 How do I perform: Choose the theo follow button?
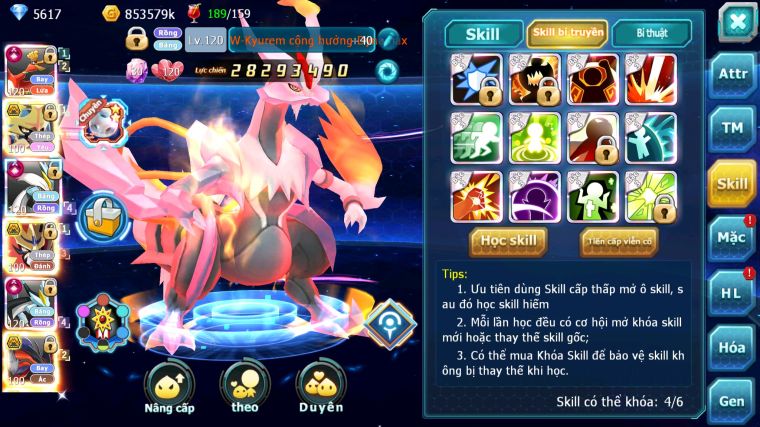(245, 387)
